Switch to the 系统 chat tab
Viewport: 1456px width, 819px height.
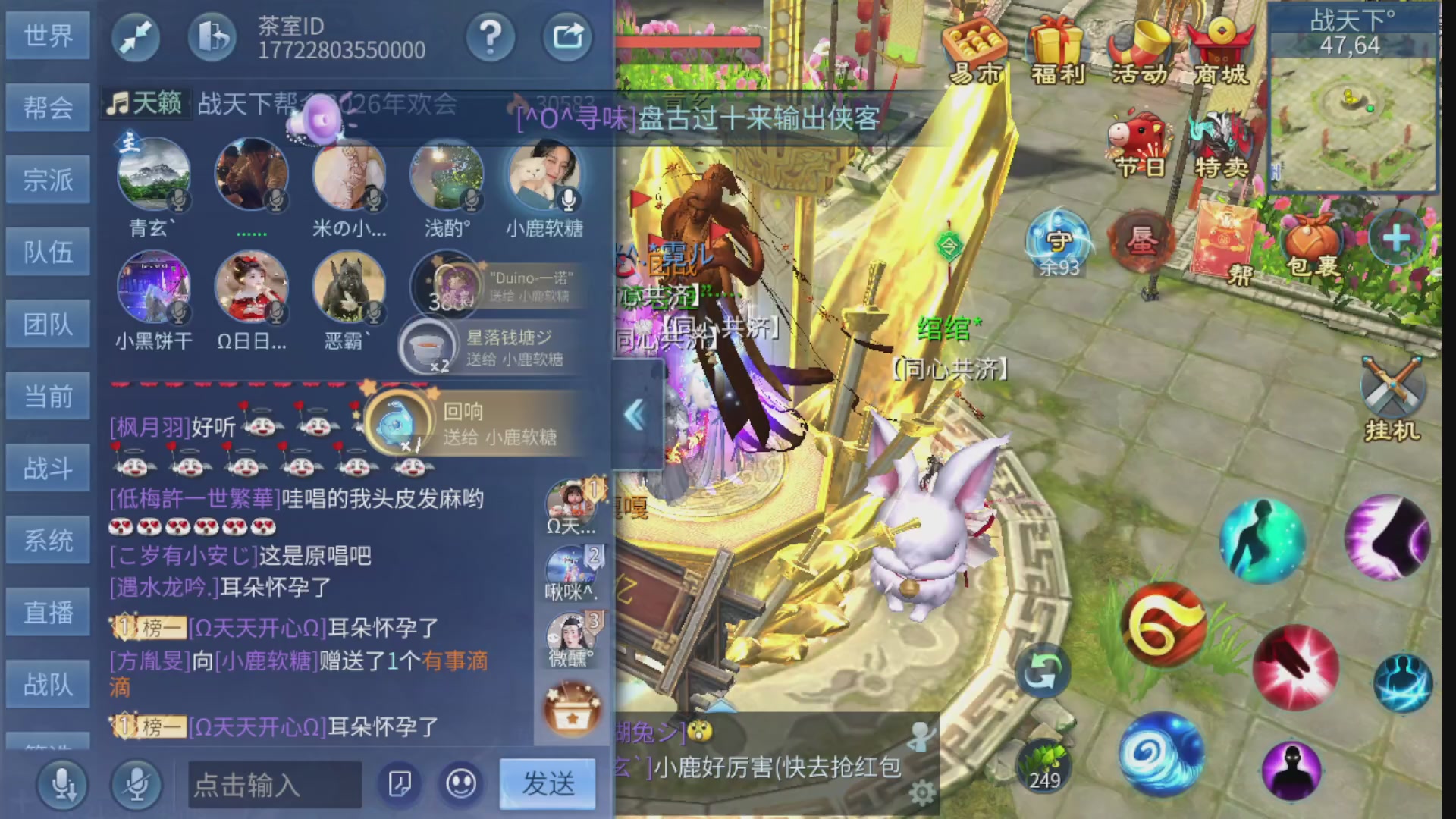point(48,538)
